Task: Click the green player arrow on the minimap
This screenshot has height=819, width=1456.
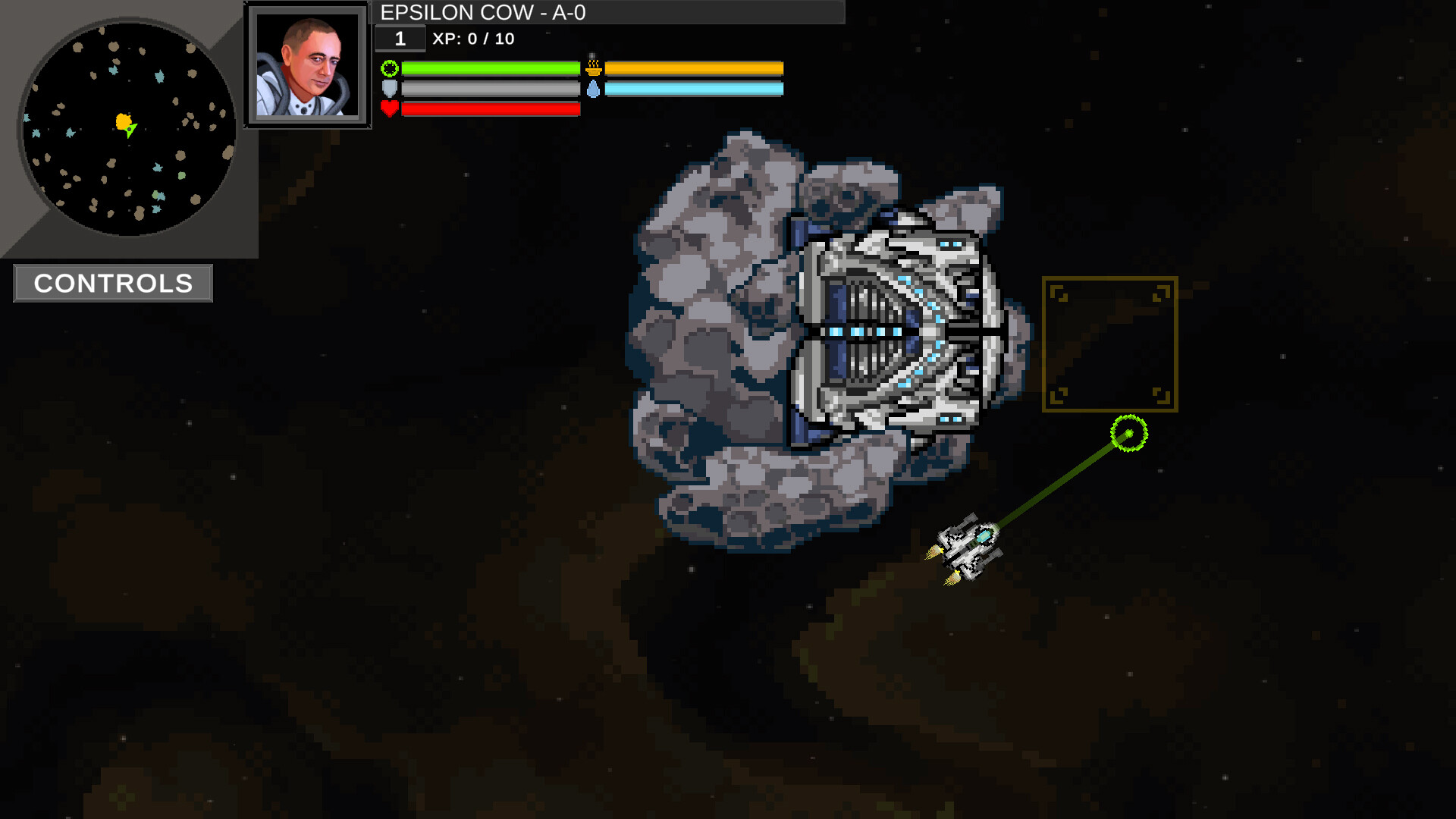Action: click(x=130, y=130)
